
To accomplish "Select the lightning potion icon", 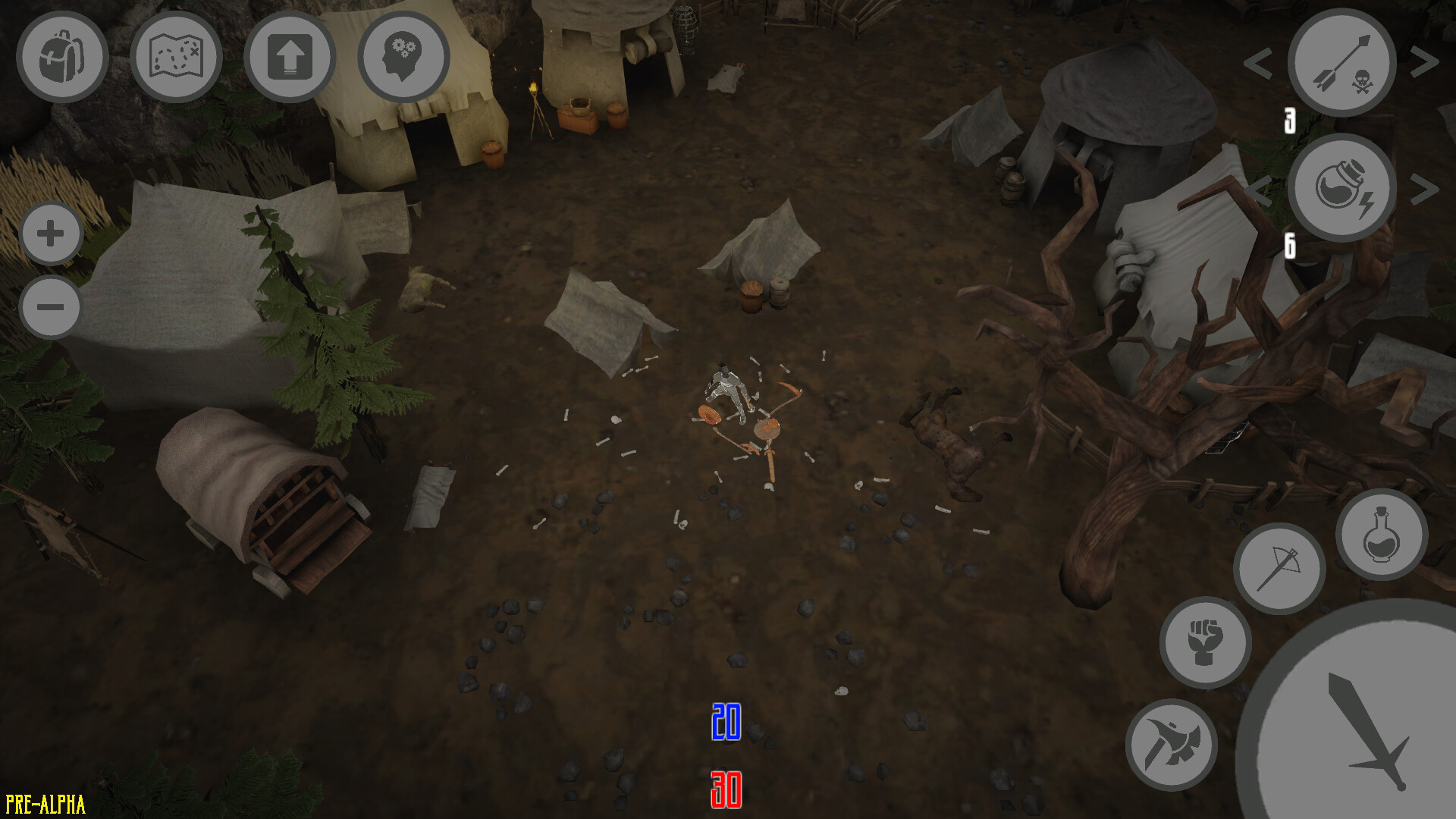I will pos(1341,190).
